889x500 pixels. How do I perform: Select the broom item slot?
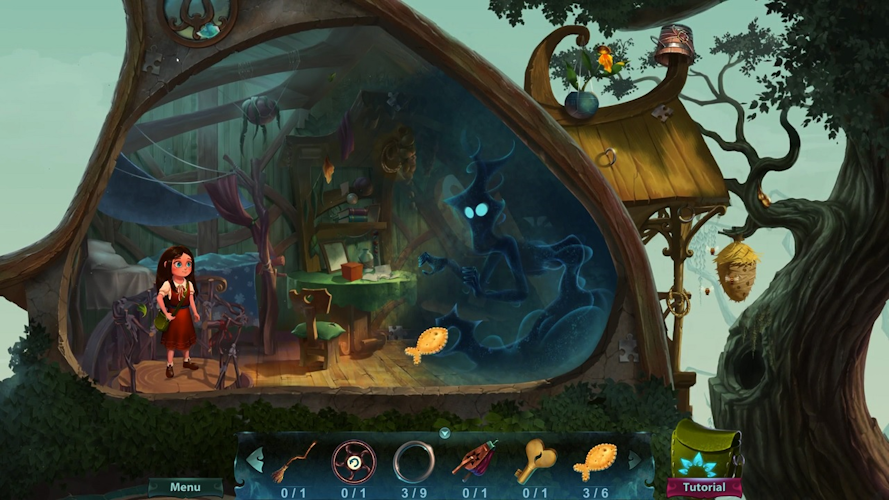click(294, 462)
